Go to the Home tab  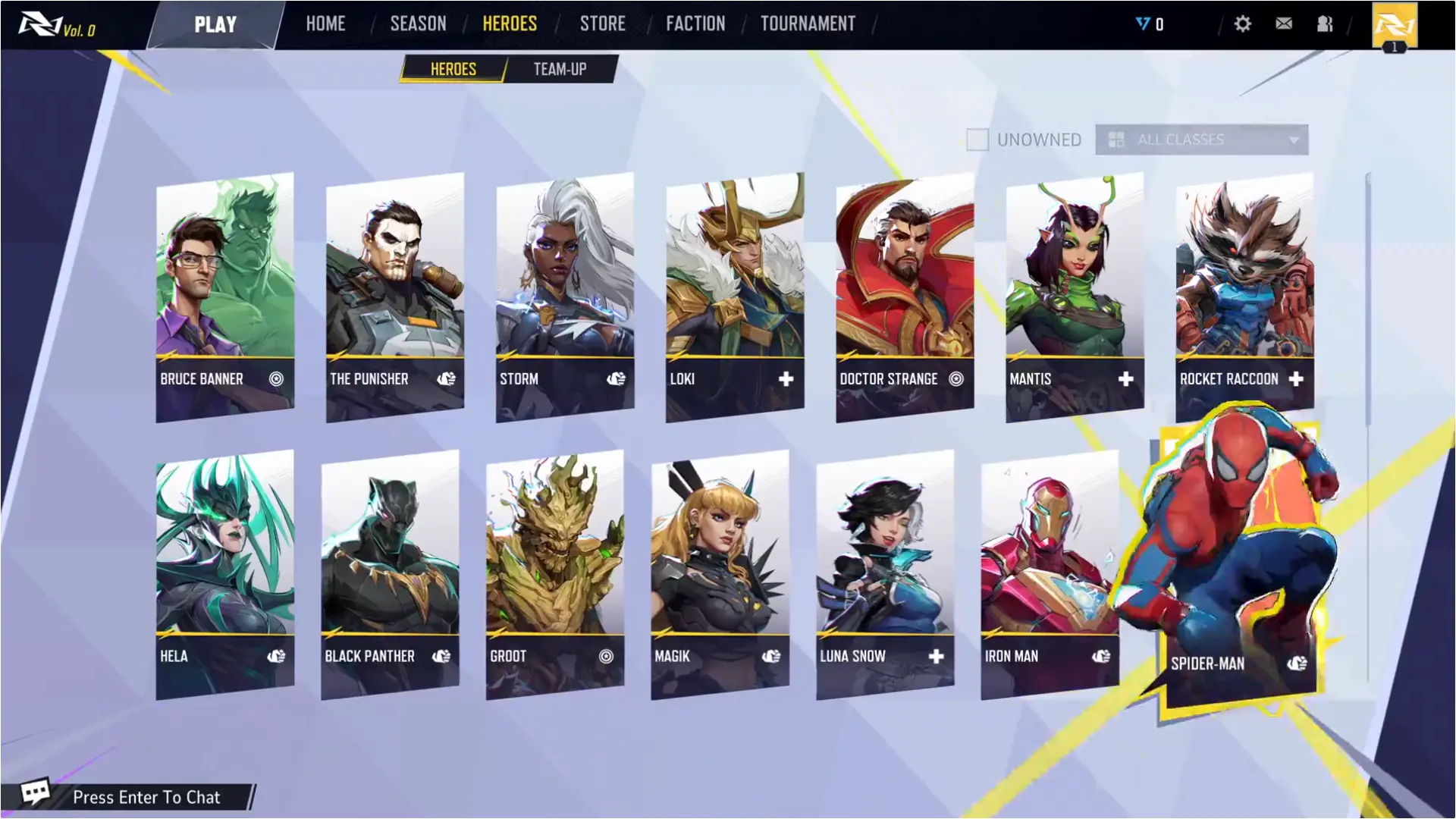pos(325,24)
